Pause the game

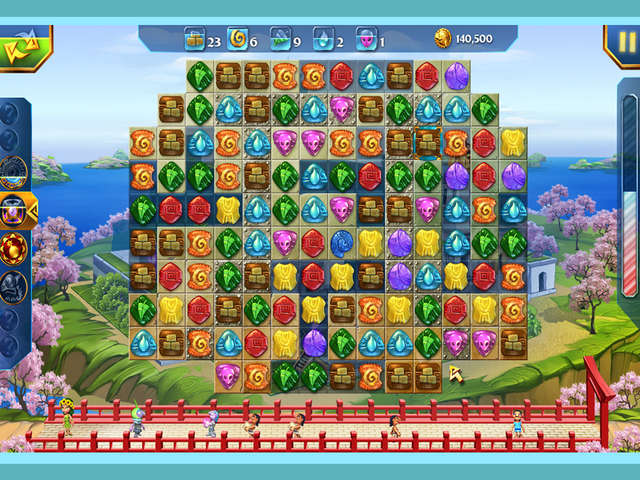(x=621, y=44)
